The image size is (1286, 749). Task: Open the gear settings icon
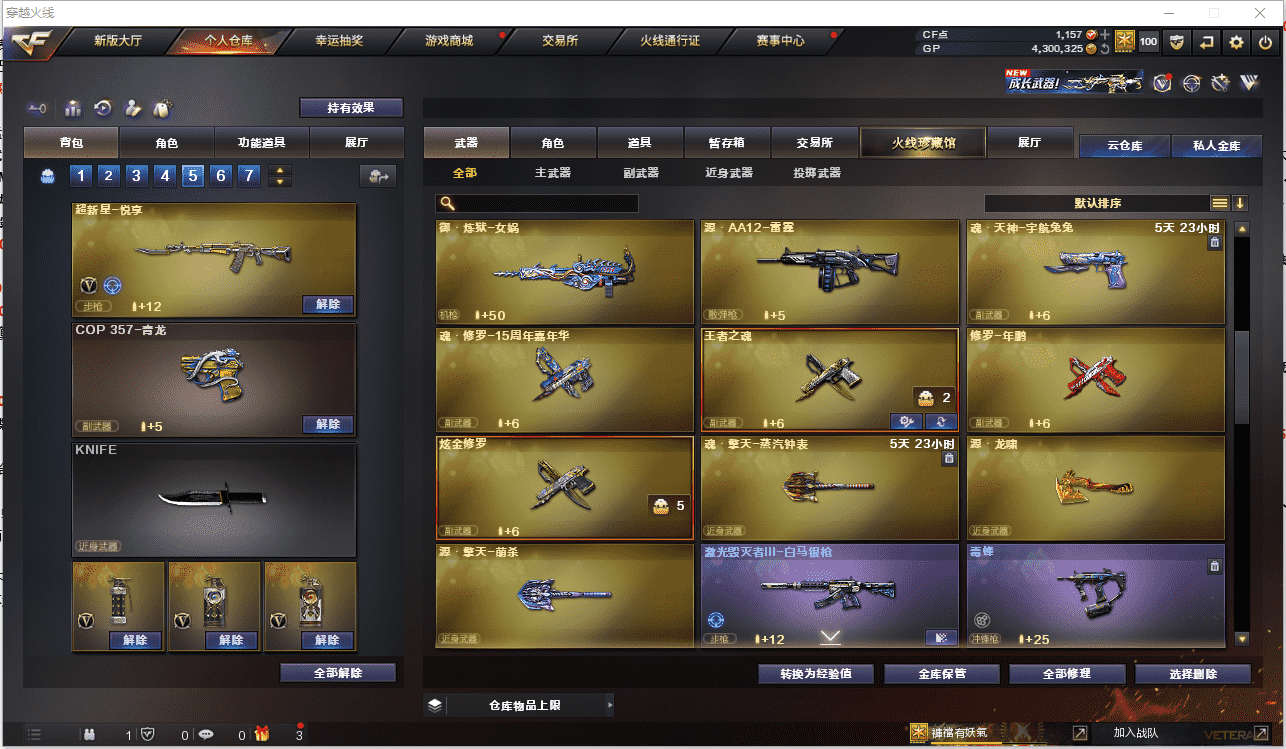pyautogui.click(x=1237, y=42)
